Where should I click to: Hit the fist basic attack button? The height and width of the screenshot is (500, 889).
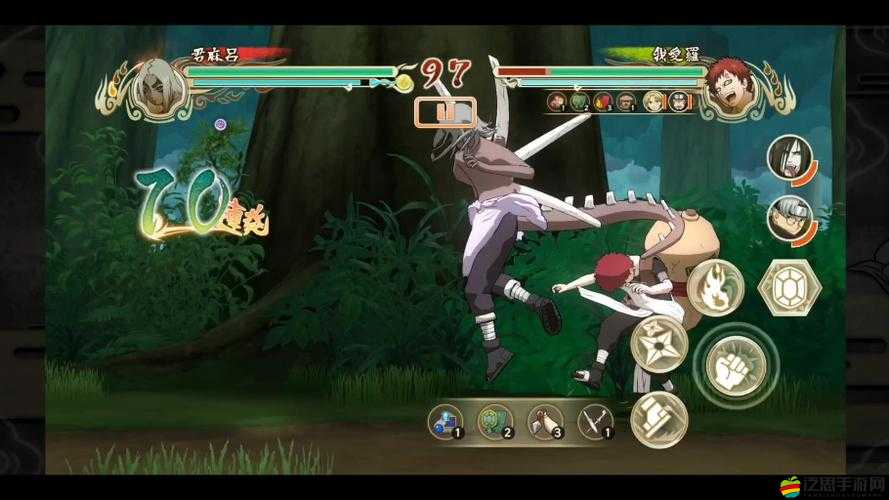pyautogui.click(x=736, y=364)
